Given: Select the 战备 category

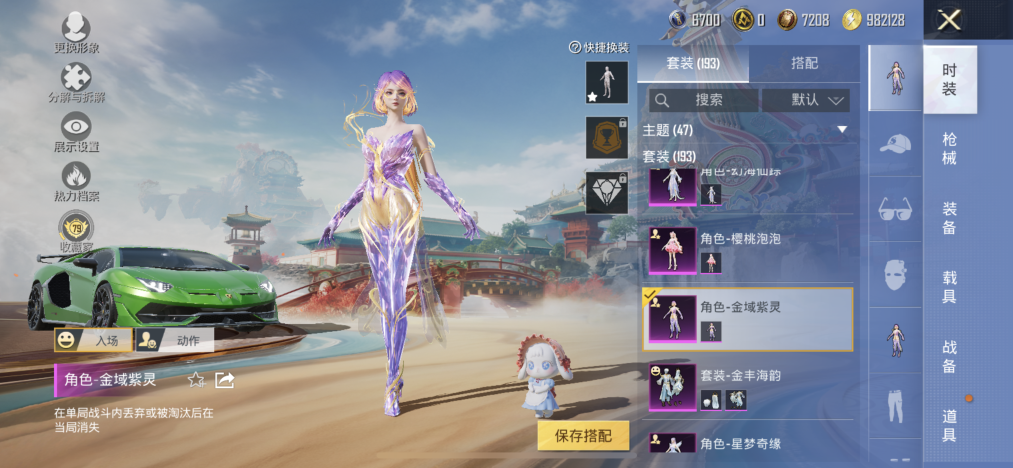Looking at the screenshot, I should [x=949, y=356].
